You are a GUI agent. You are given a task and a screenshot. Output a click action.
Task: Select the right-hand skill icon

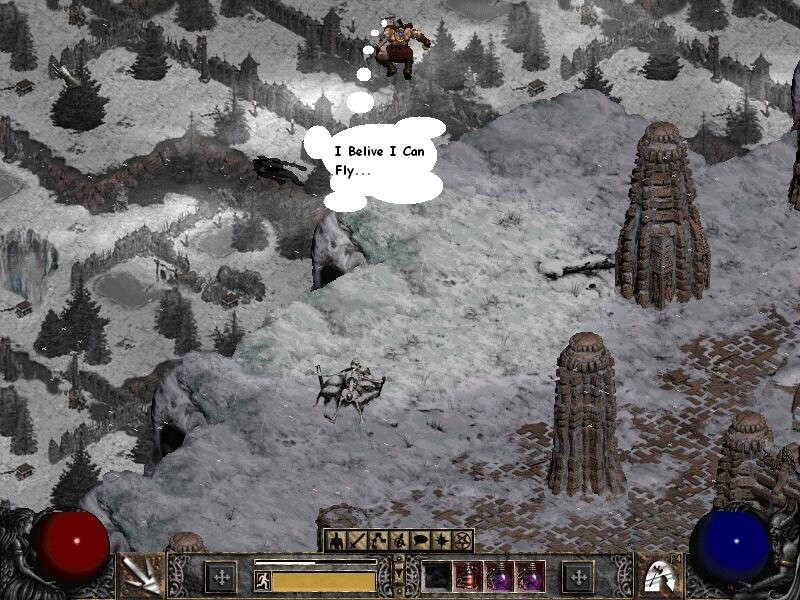659,576
